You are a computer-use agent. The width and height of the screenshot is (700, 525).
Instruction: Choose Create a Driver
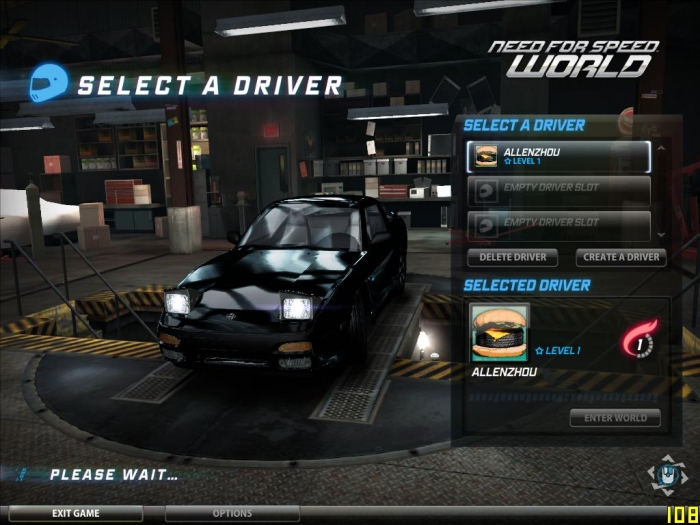point(621,257)
